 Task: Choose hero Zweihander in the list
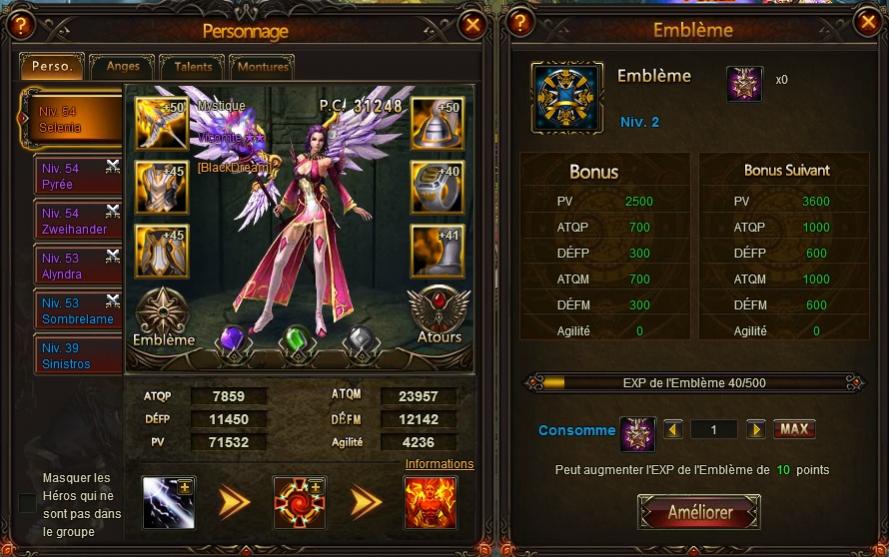coord(77,221)
